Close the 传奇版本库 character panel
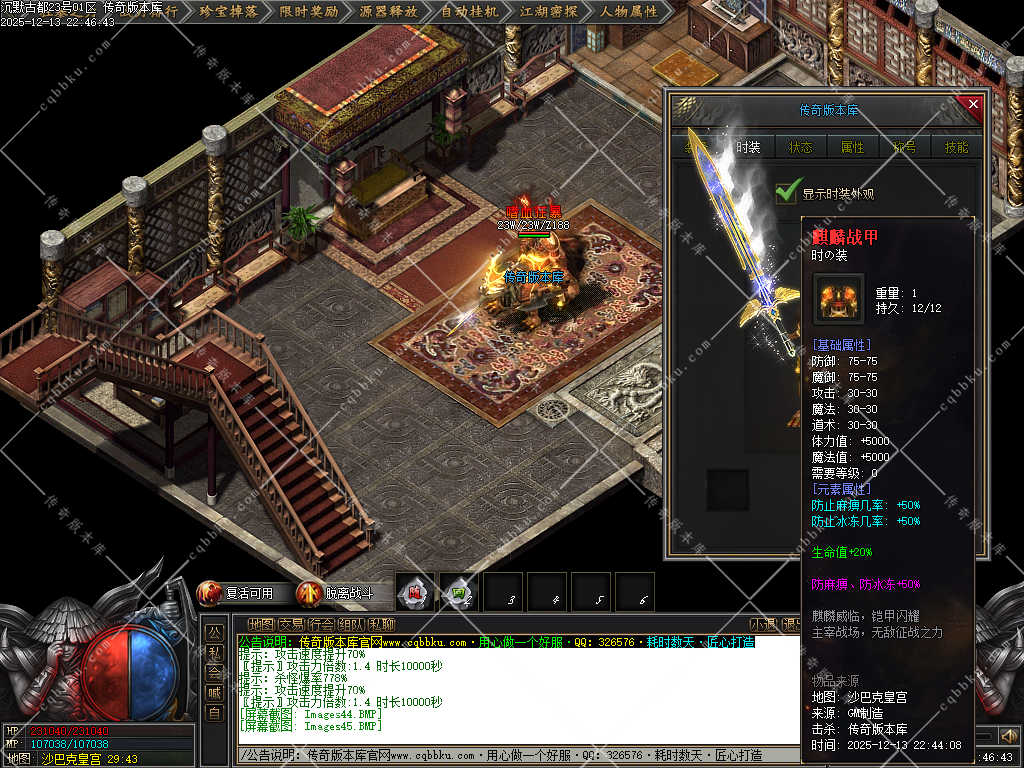The width and height of the screenshot is (1024, 768). coord(972,104)
